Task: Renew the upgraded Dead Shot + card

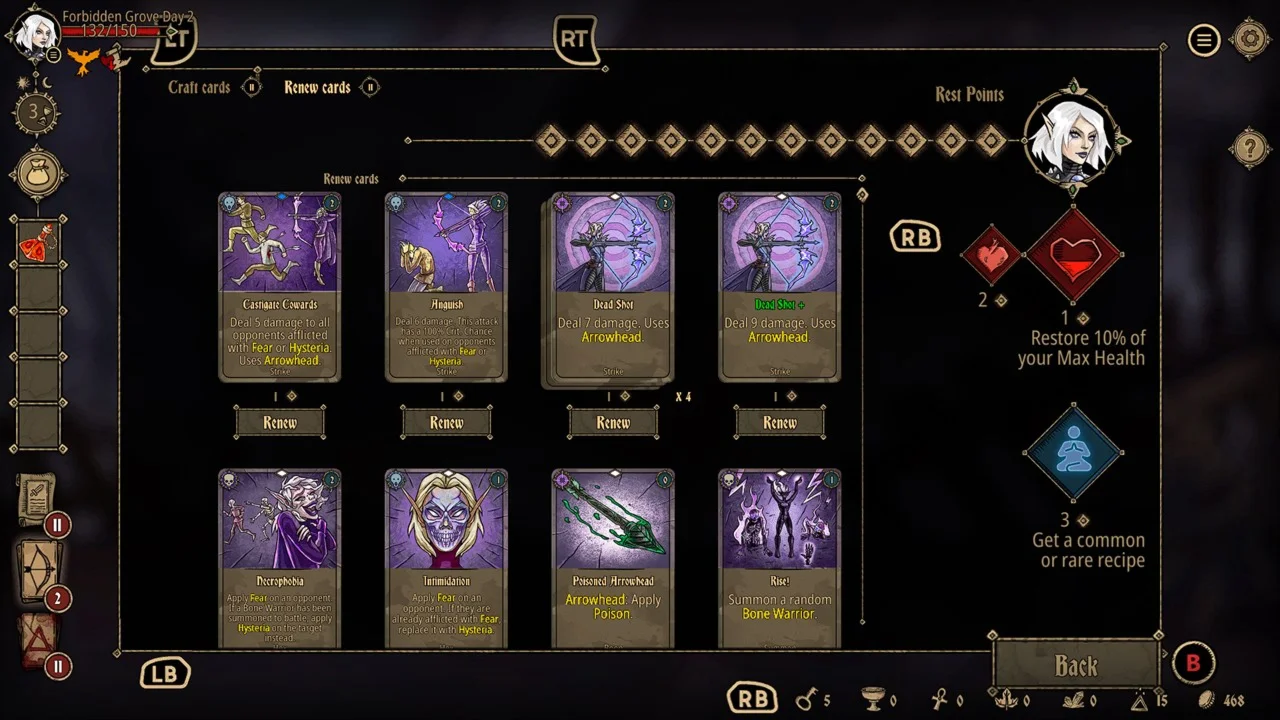Action: point(780,423)
